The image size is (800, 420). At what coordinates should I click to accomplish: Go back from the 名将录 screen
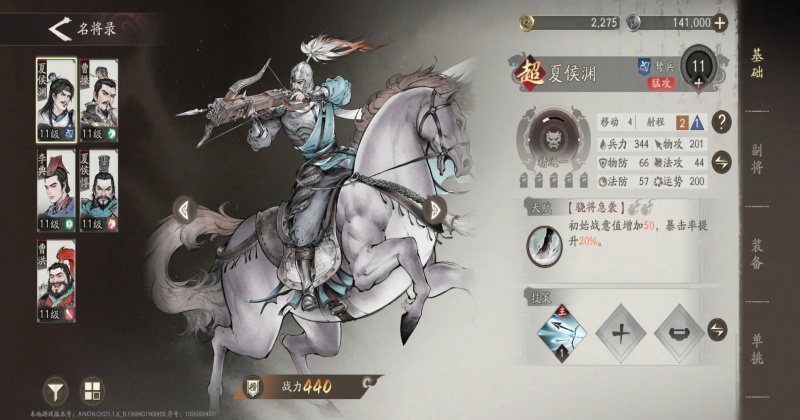click(x=59, y=28)
